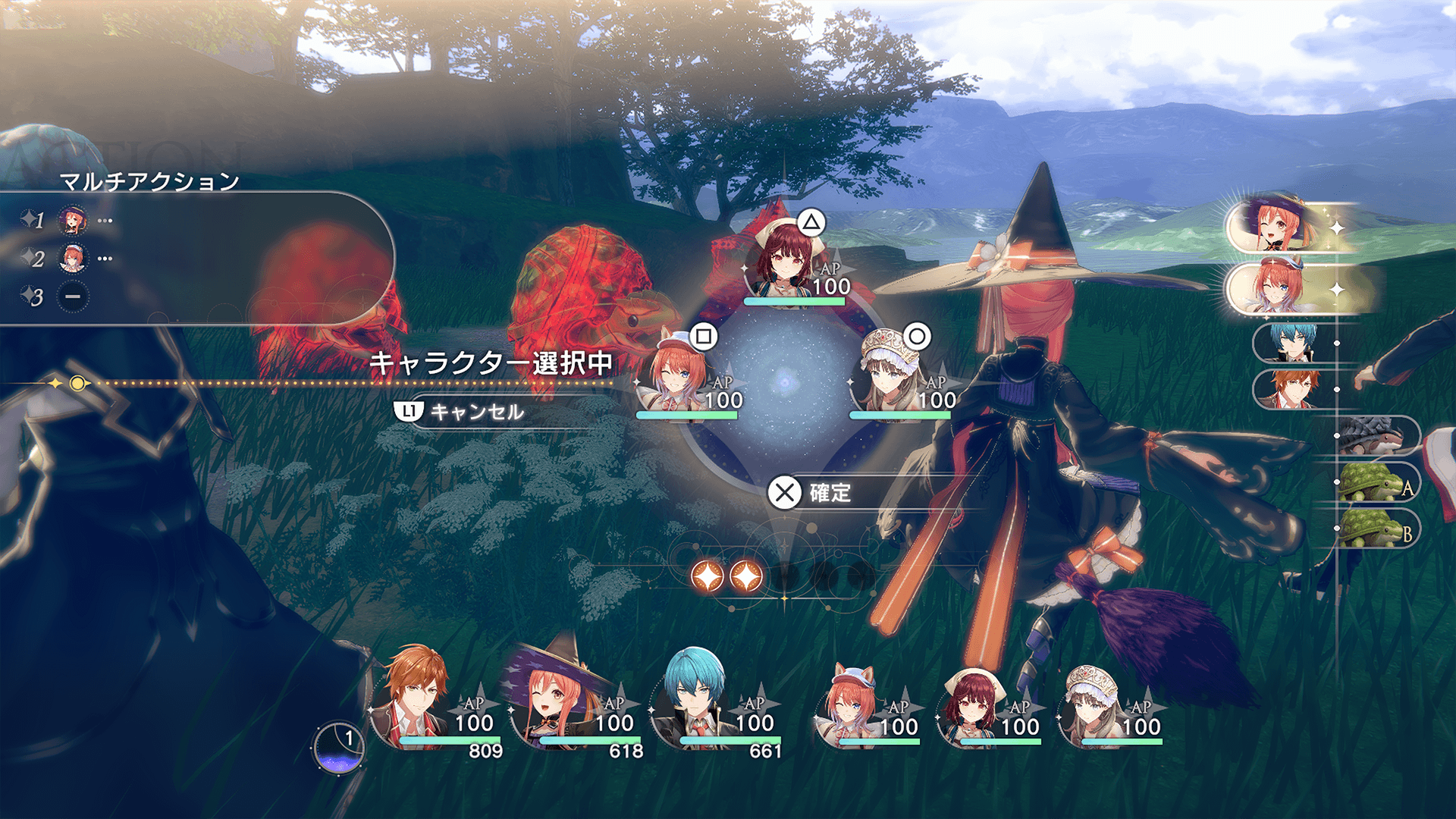
Task: Target green turtle enemy B in turn order
Action: pos(1373,529)
